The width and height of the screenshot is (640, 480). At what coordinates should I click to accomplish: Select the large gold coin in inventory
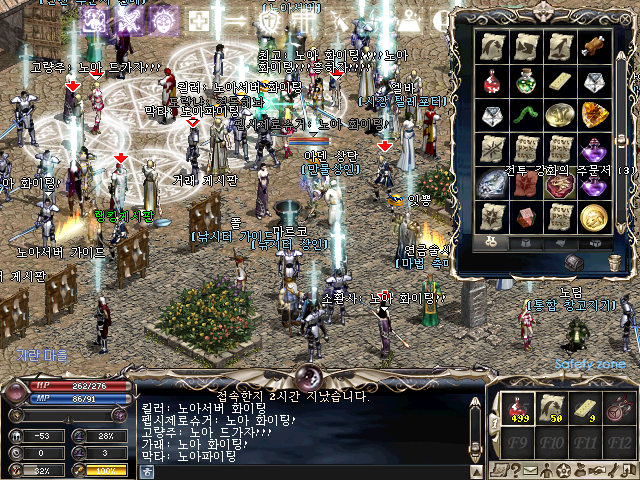[594, 216]
